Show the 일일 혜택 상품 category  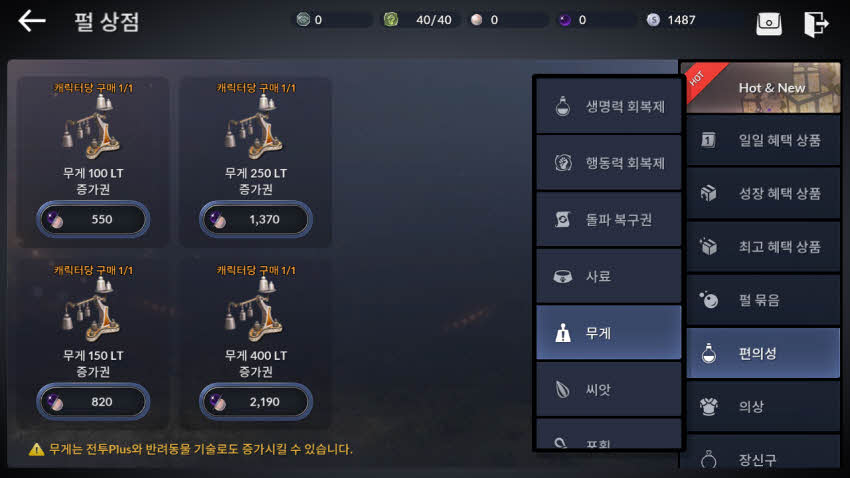763,141
